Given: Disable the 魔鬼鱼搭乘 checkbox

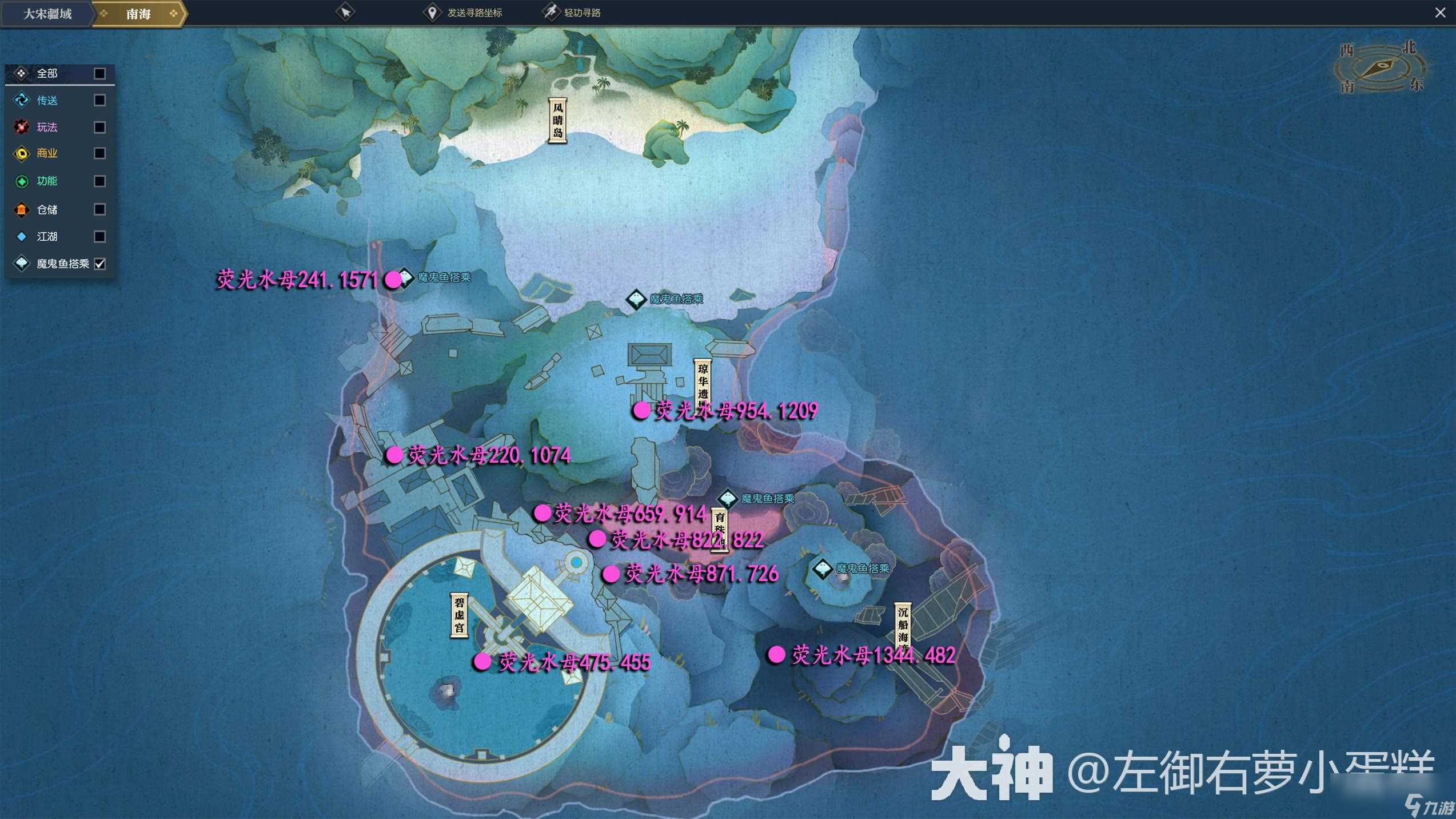Looking at the screenshot, I should click(x=99, y=264).
